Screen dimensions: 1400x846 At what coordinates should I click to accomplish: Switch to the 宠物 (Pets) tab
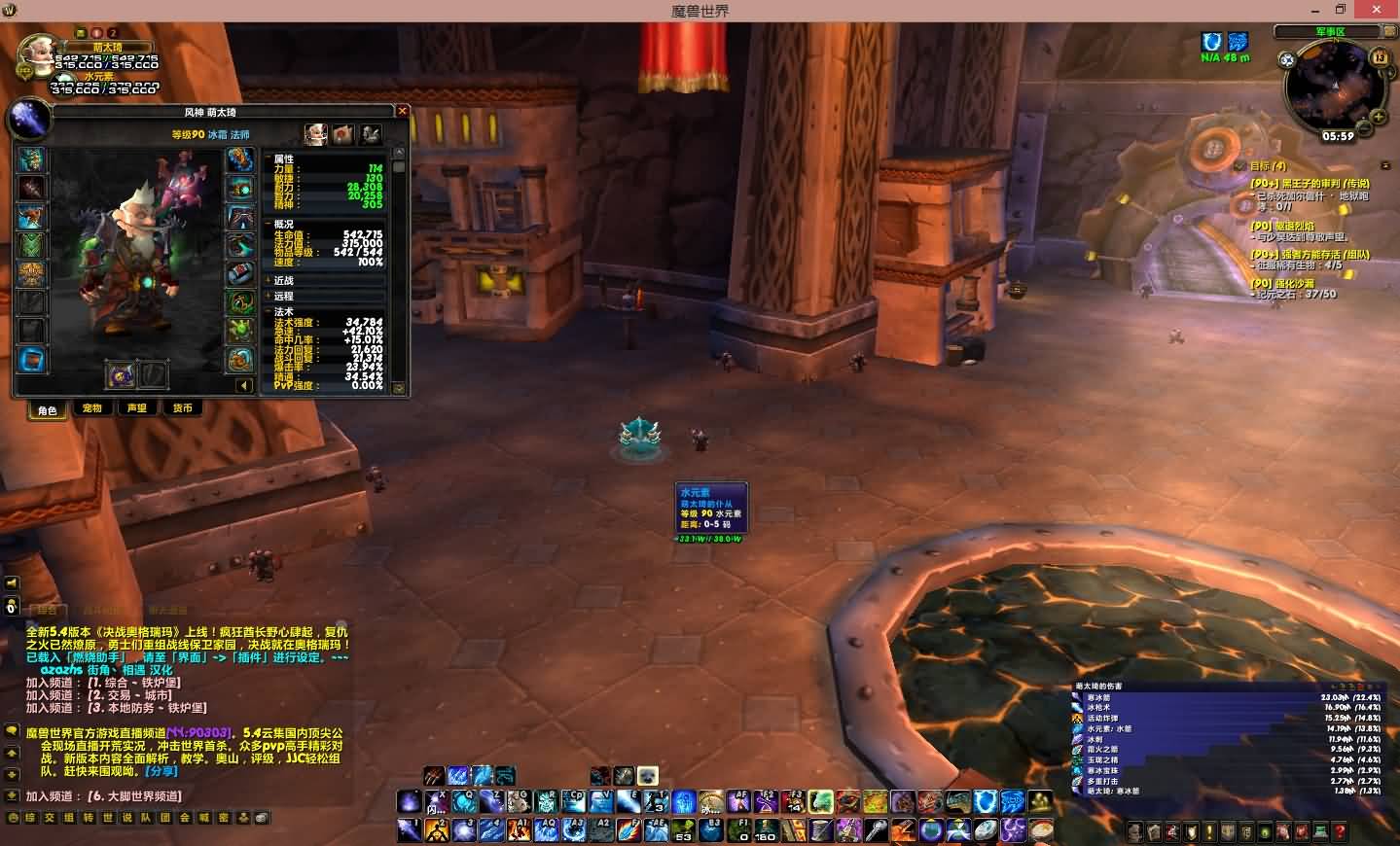point(92,408)
